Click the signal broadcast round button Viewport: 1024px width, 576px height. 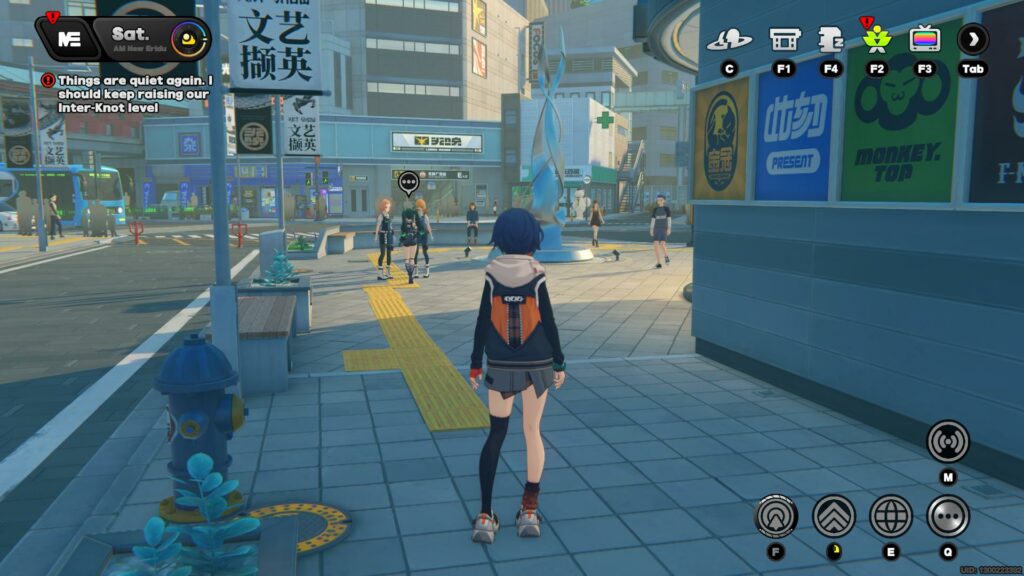click(947, 441)
